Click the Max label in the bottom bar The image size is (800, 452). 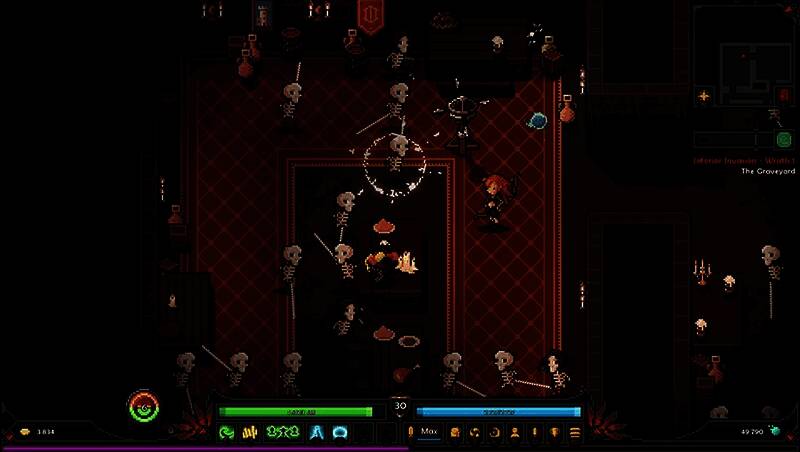429,432
